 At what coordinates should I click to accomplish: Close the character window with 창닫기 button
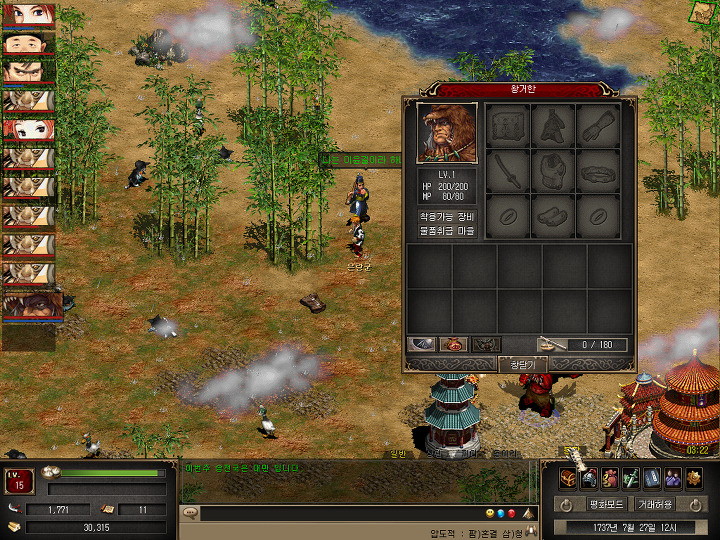coord(523,365)
